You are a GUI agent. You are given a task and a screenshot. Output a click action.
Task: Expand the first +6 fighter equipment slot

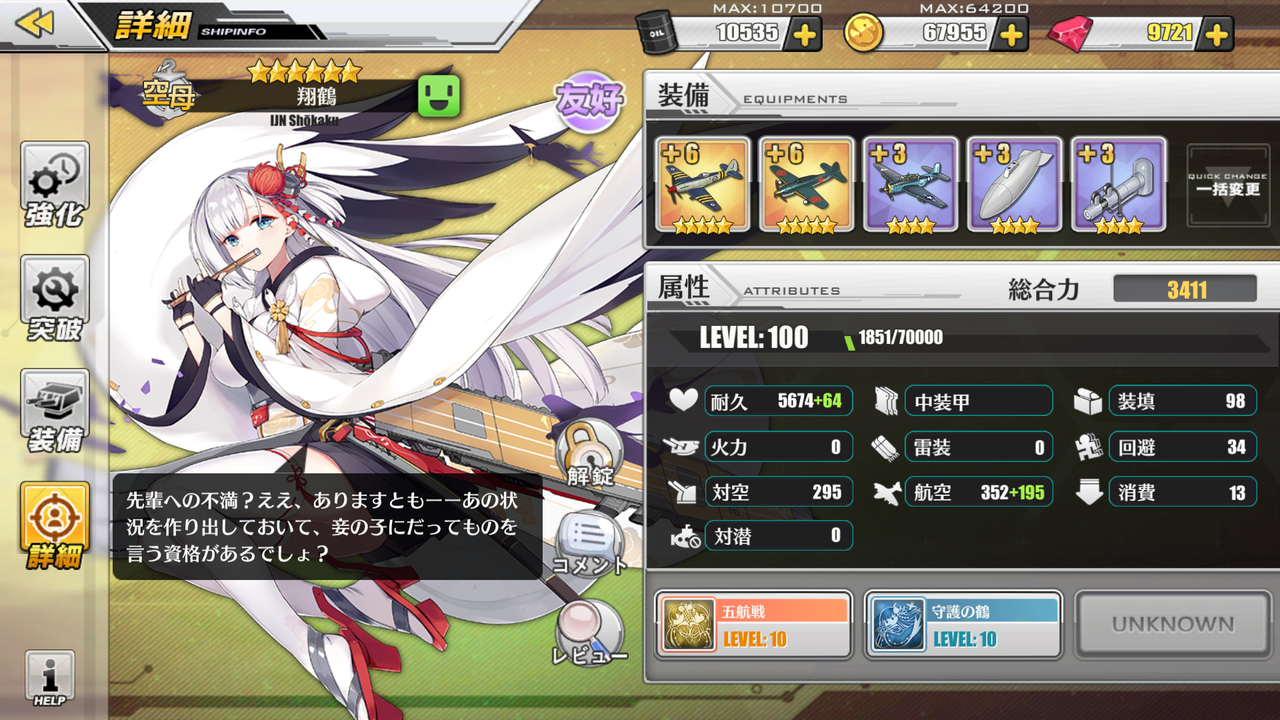(x=701, y=185)
